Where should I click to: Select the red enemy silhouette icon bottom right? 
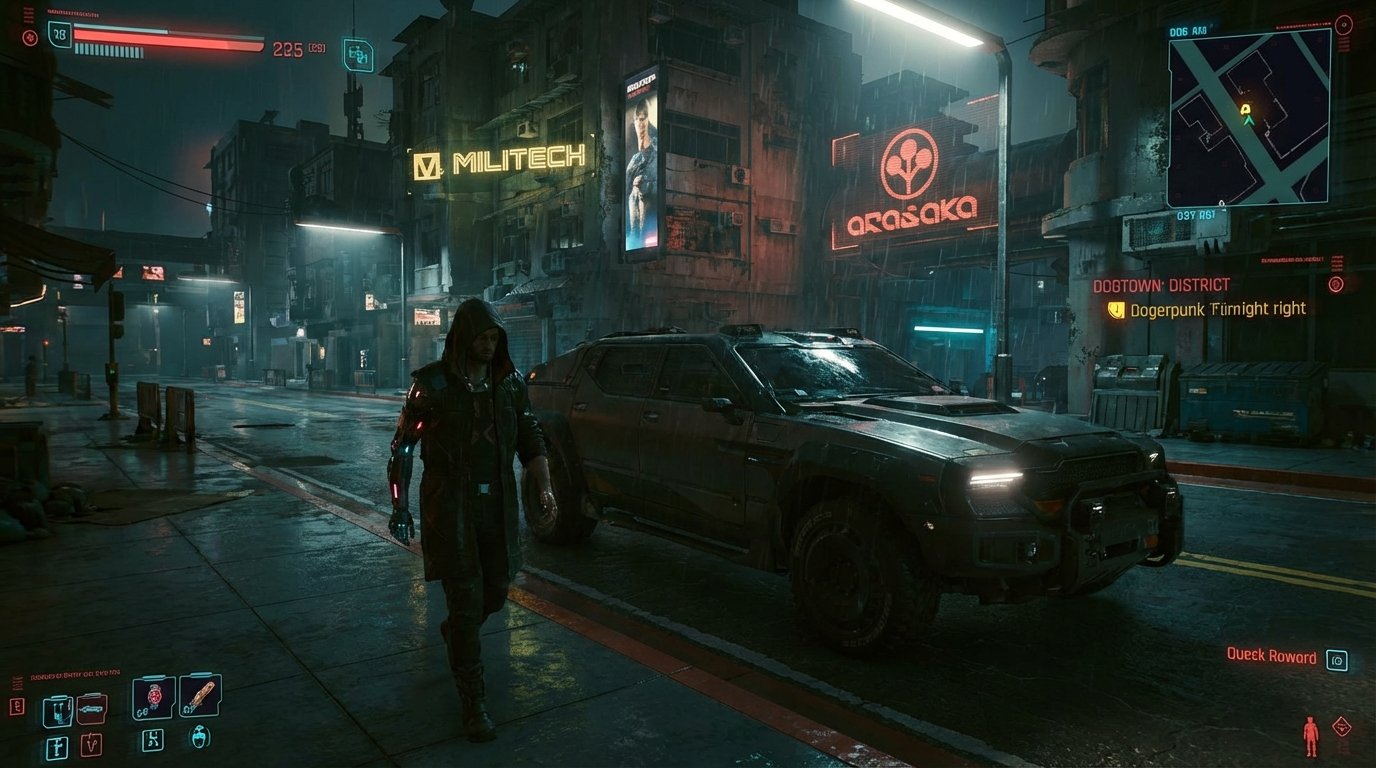(x=1311, y=734)
